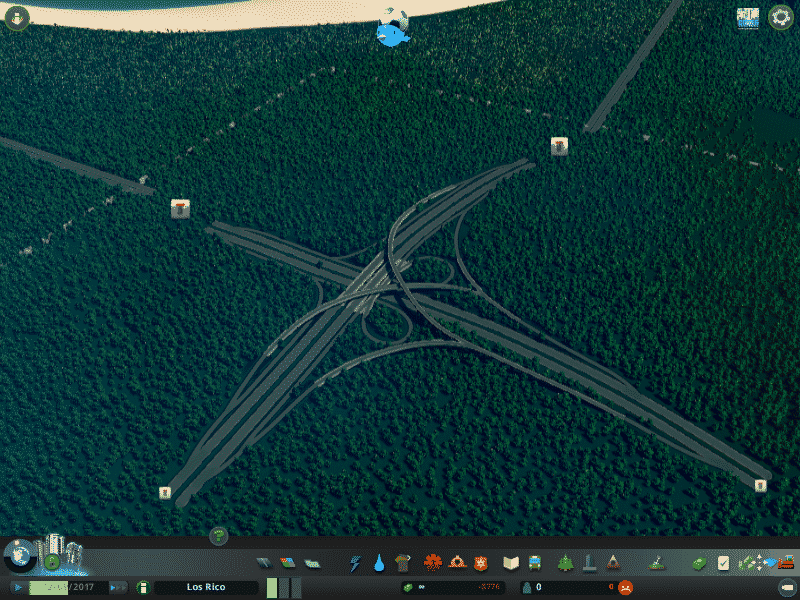The width and height of the screenshot is (800, 600).
Task: Open the Water droplet services menu
Action: pyautogui.click(x=380, y=563)
